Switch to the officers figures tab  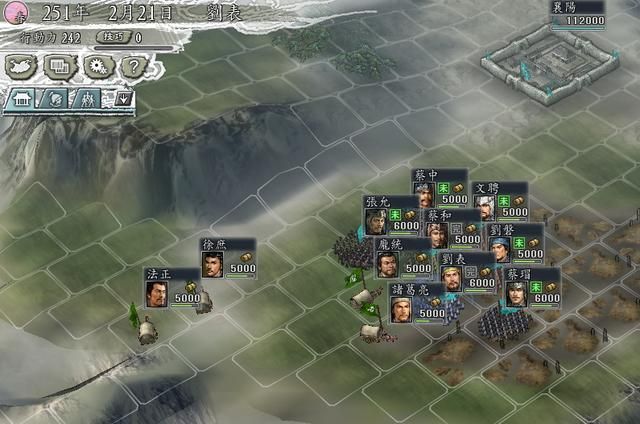[90, 98]
